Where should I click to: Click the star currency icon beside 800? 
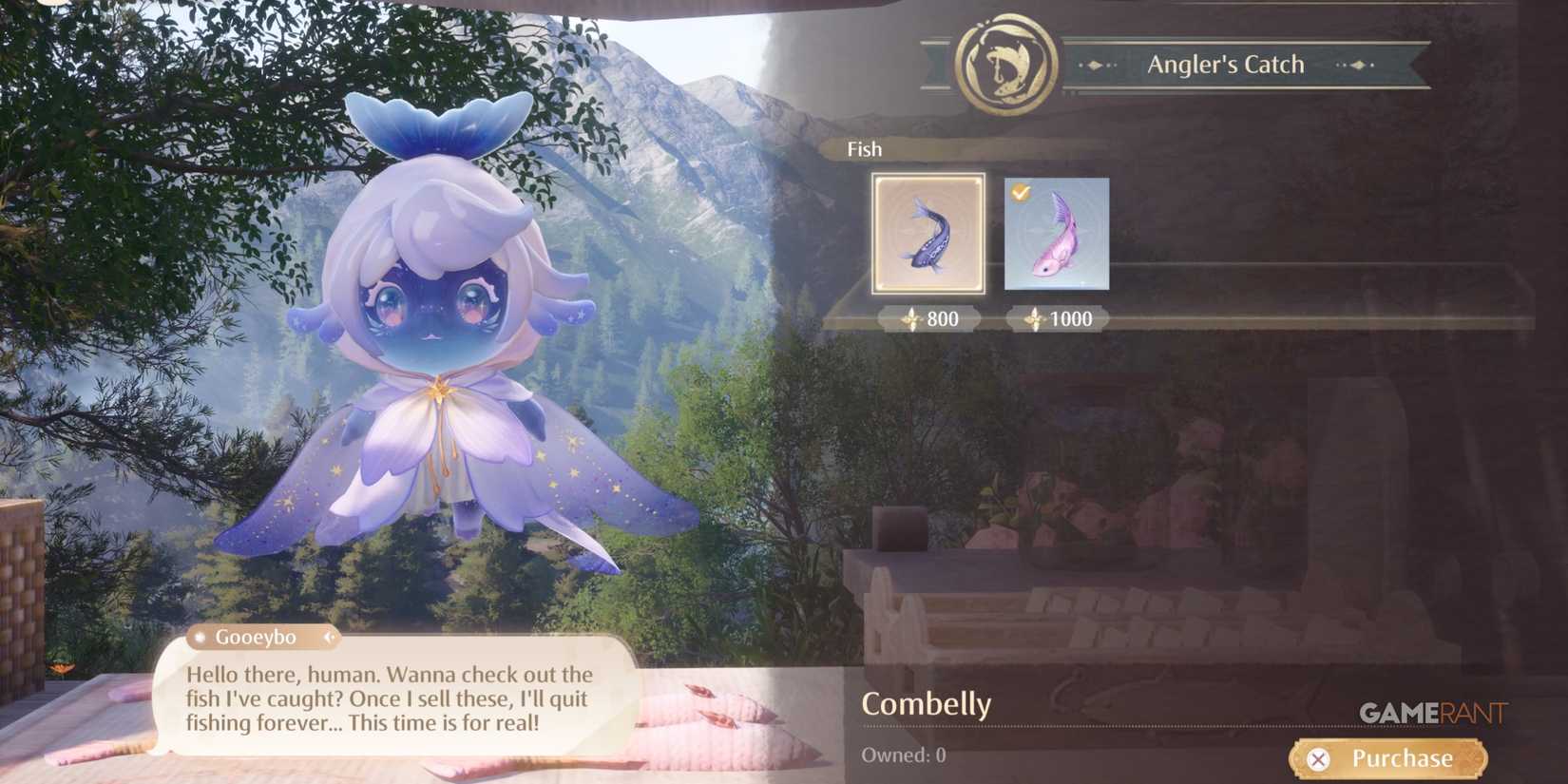(x=911, y=319)
